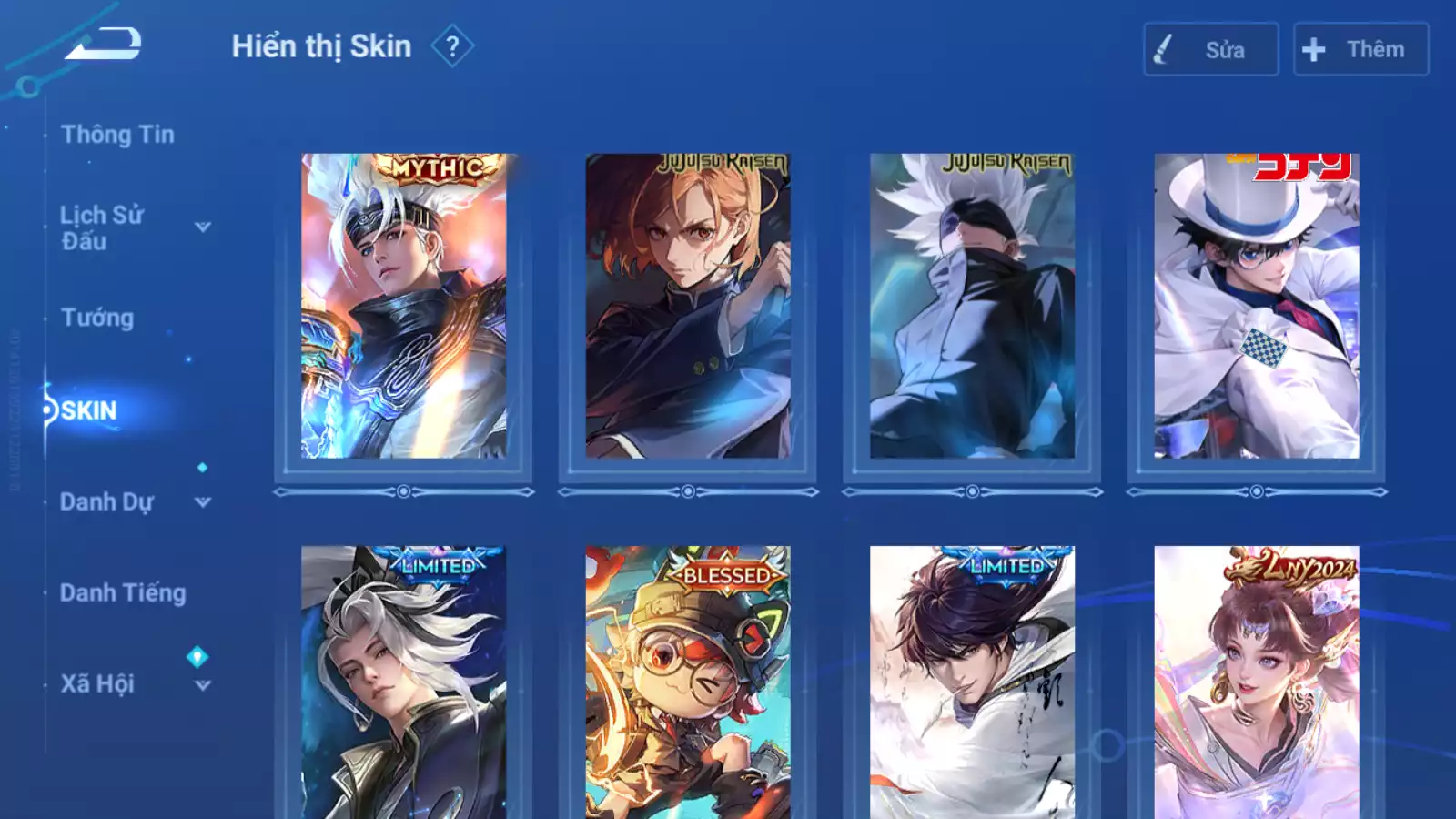Select the white-haired blindfolded Jujutsu Kaisen skin

point(972,306)
